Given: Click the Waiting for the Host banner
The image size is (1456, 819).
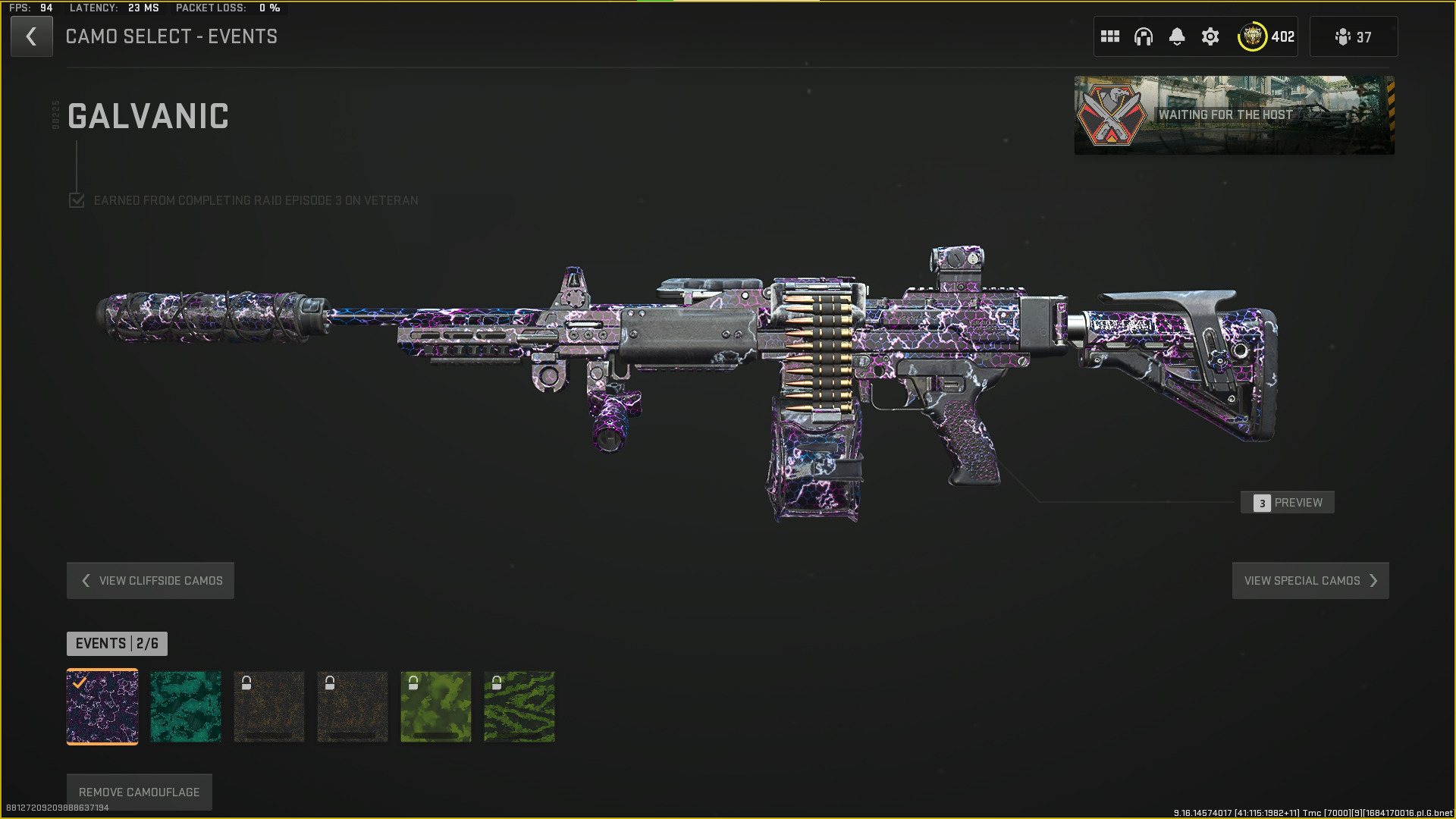Looking at the screenshot, I should coord(1234,115).
